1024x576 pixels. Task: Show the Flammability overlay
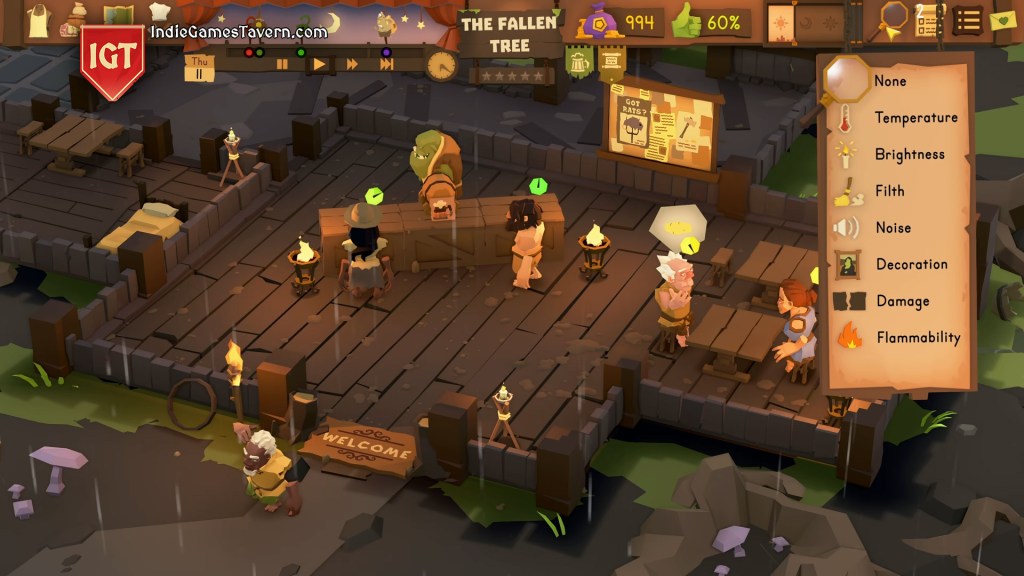pos(917,338)
